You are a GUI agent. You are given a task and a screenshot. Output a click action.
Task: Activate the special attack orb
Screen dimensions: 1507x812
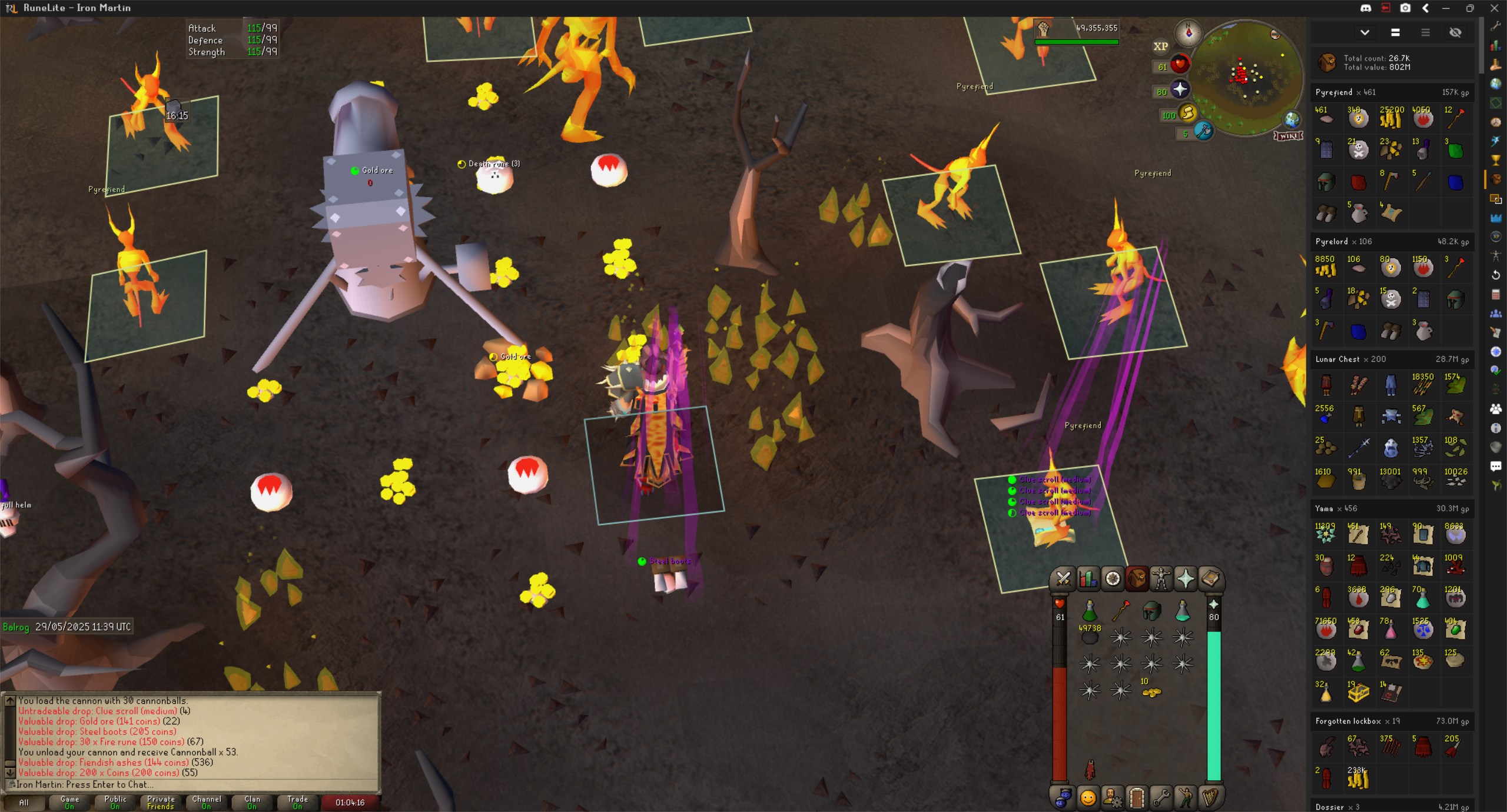tap(1203, 131)
